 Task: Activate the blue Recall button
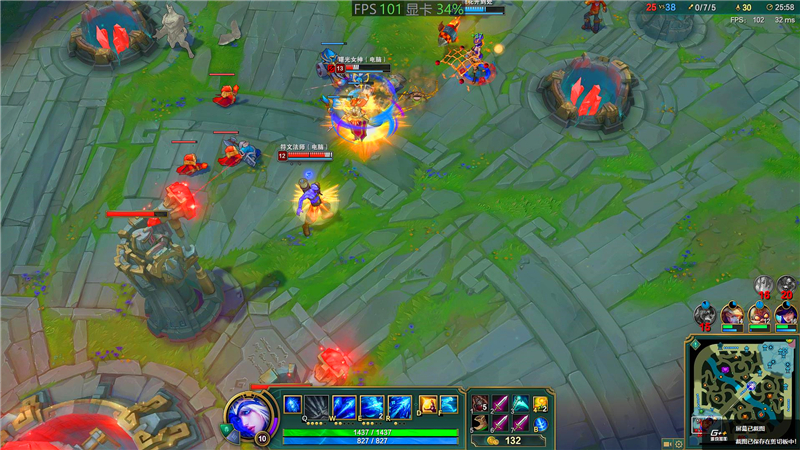(540, 424)
